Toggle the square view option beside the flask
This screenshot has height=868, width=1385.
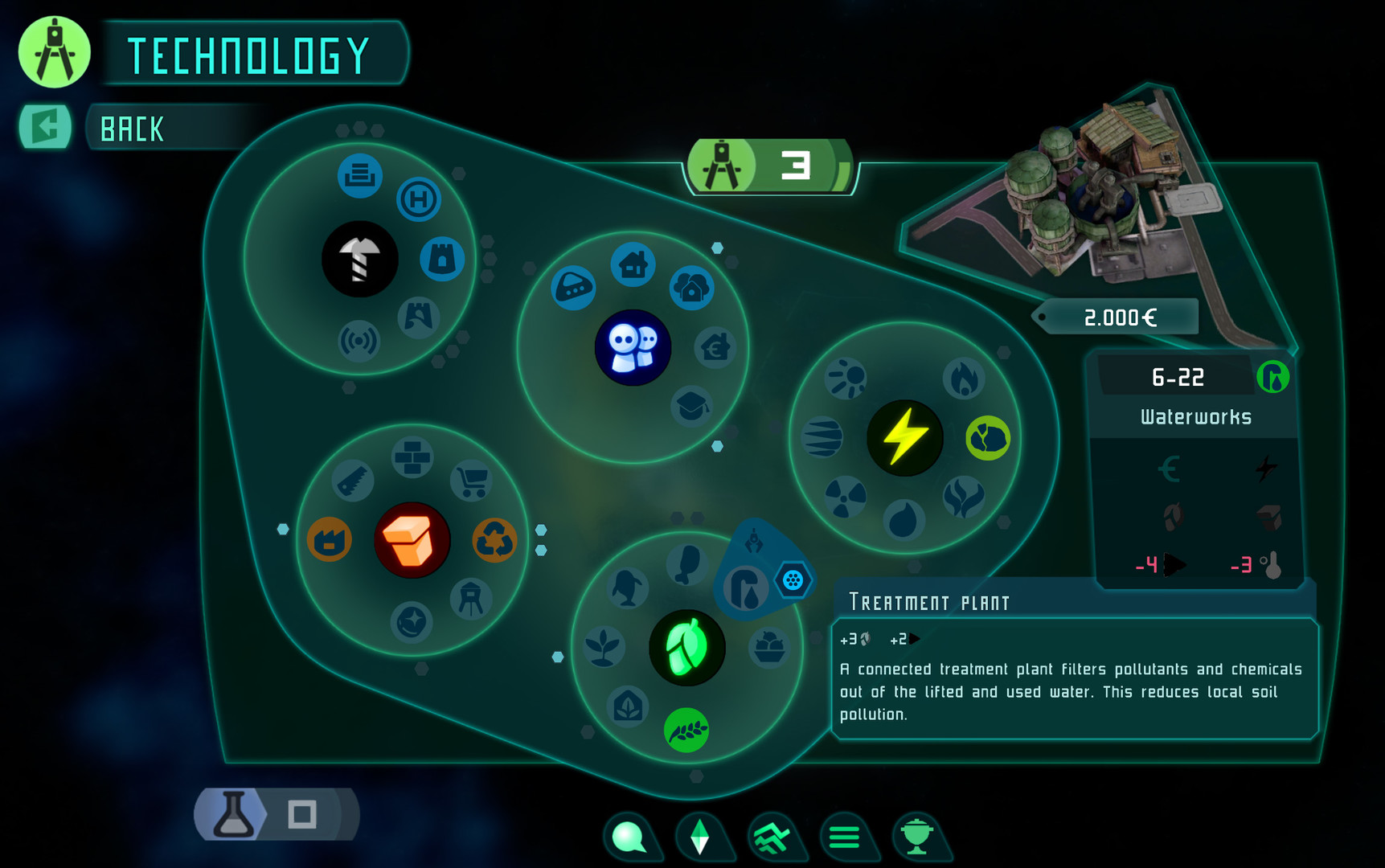[301, 813]
